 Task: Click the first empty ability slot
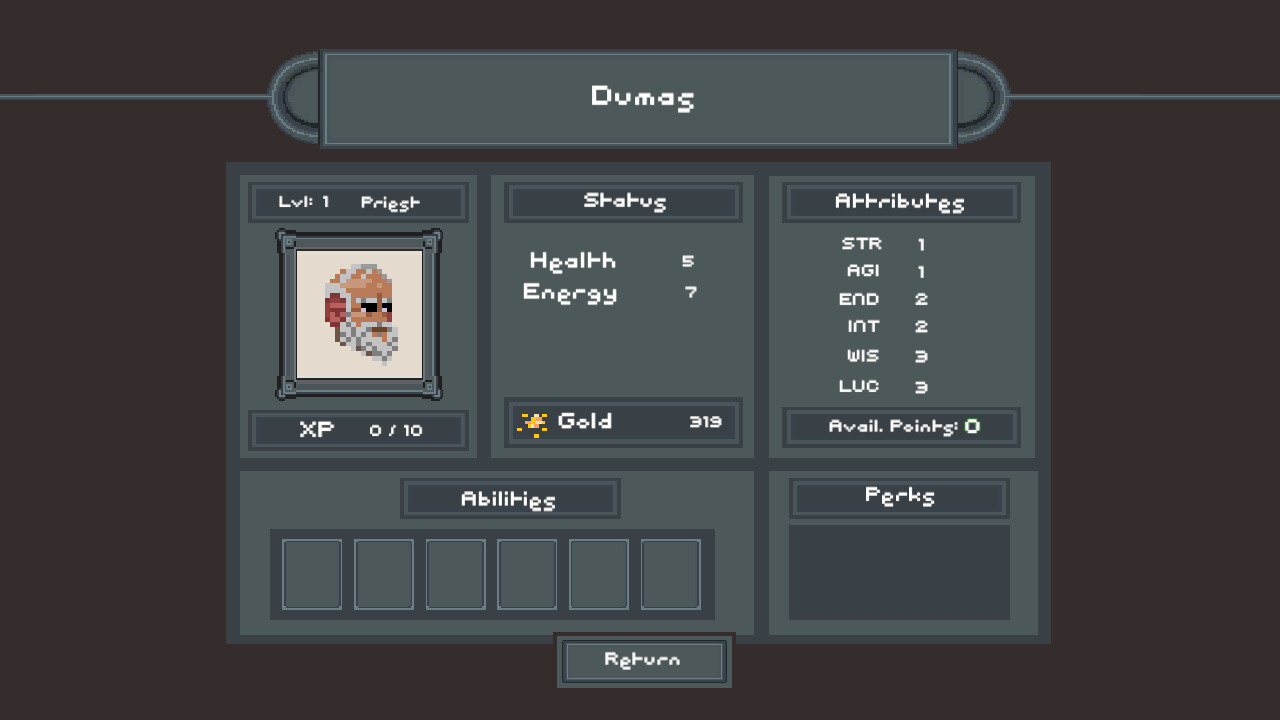point(311,574)
